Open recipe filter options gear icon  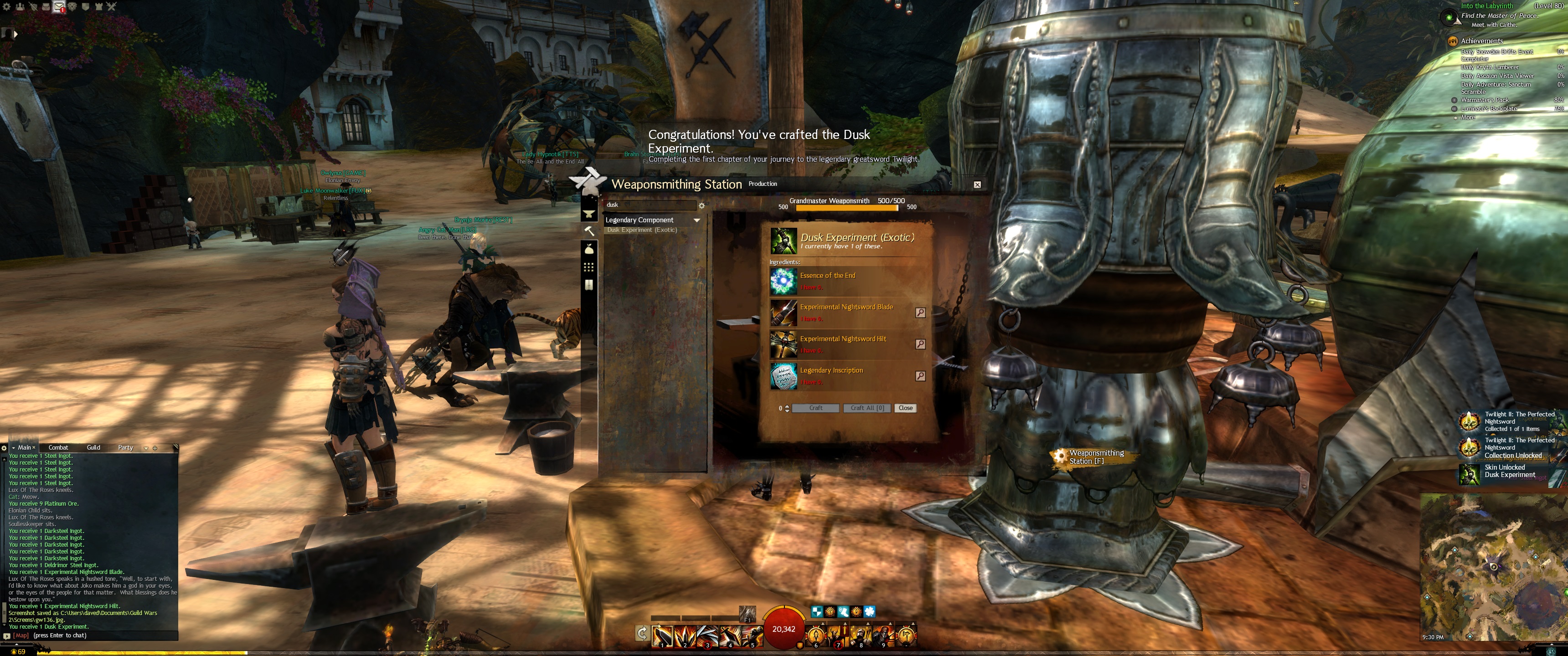(701, 206)
